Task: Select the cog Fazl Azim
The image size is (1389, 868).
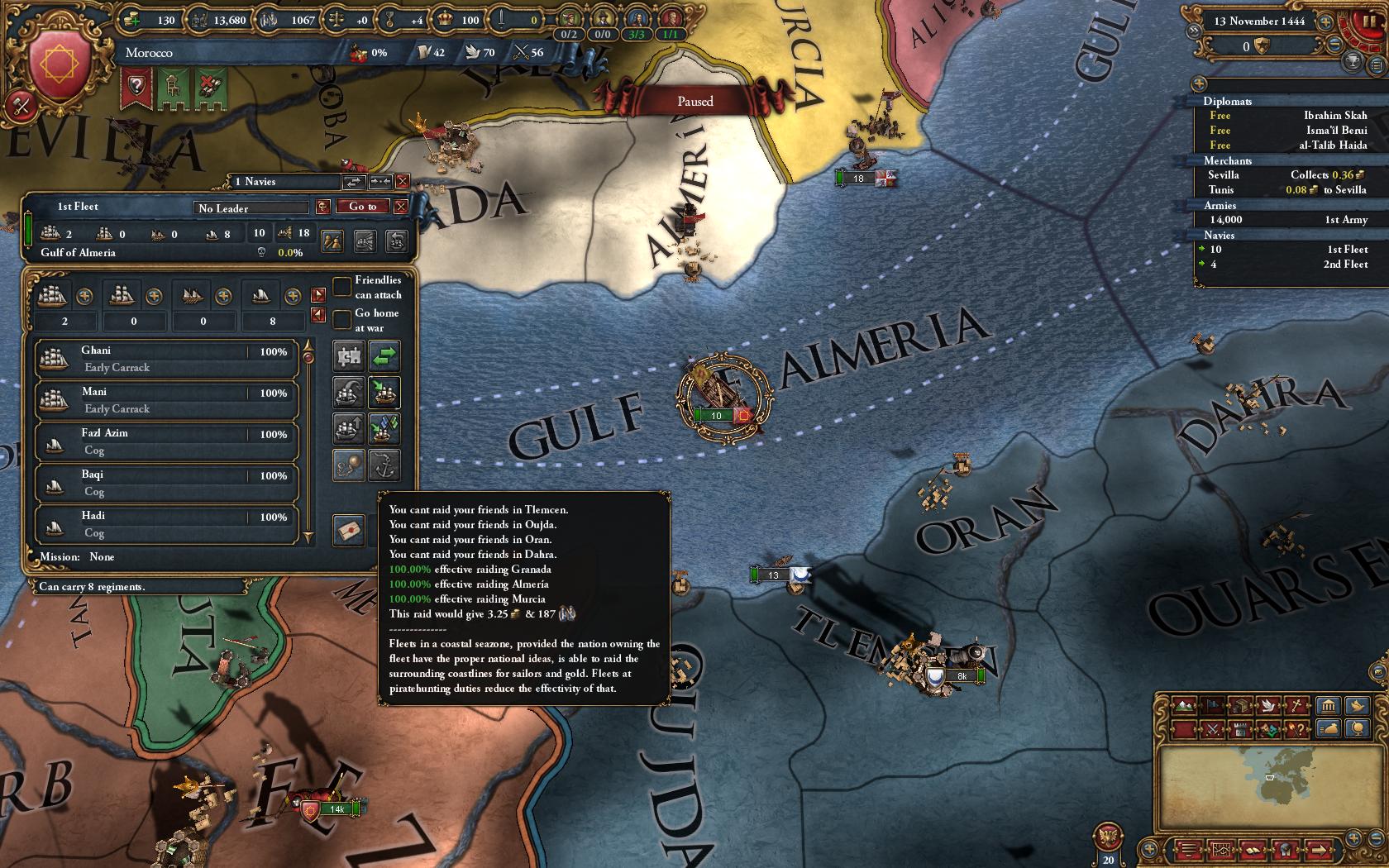Action: coord(165,441)
